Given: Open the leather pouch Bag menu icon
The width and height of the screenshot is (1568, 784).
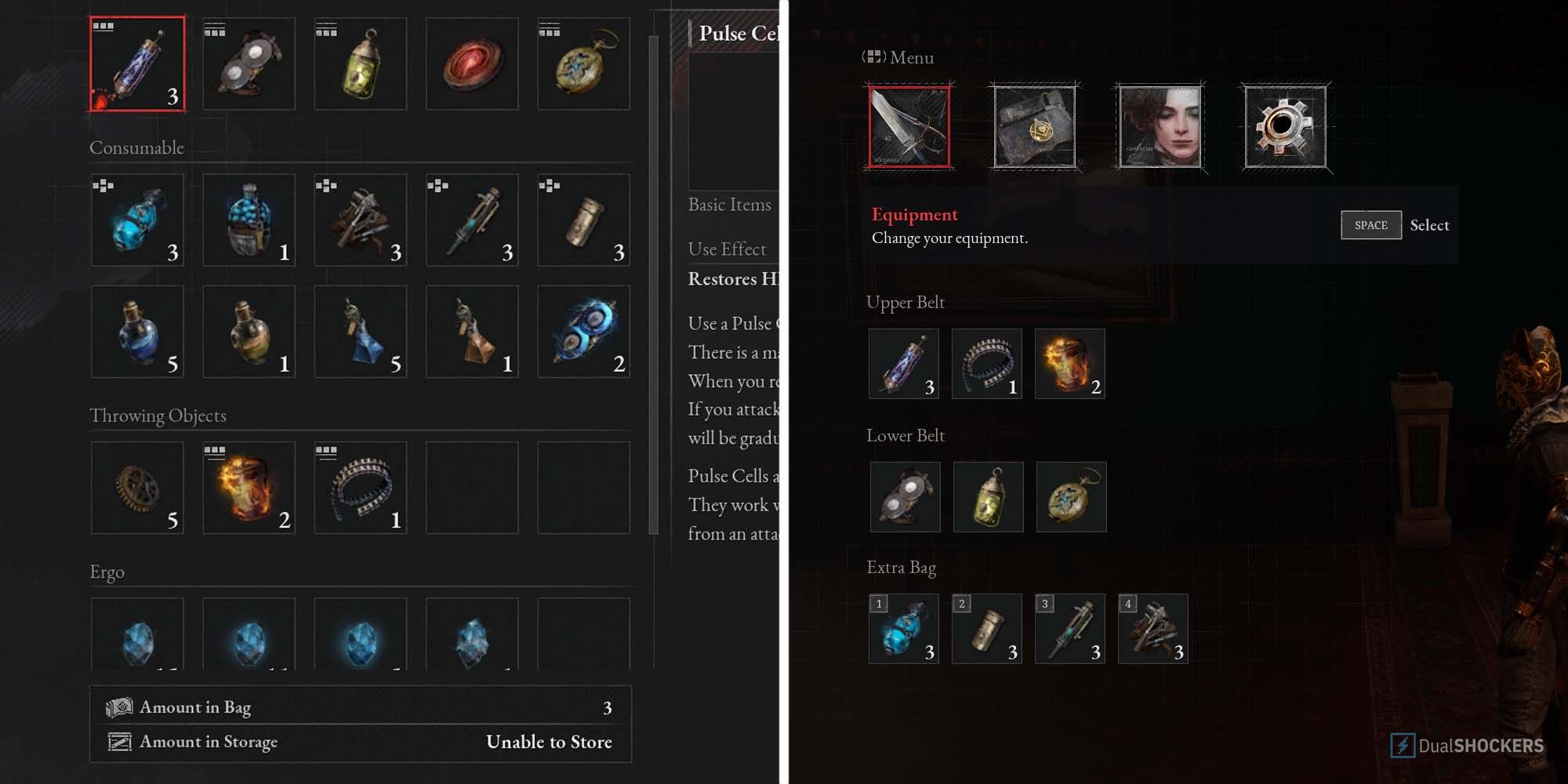Looking at the screenshot, I should click(x=1035, y=126).
